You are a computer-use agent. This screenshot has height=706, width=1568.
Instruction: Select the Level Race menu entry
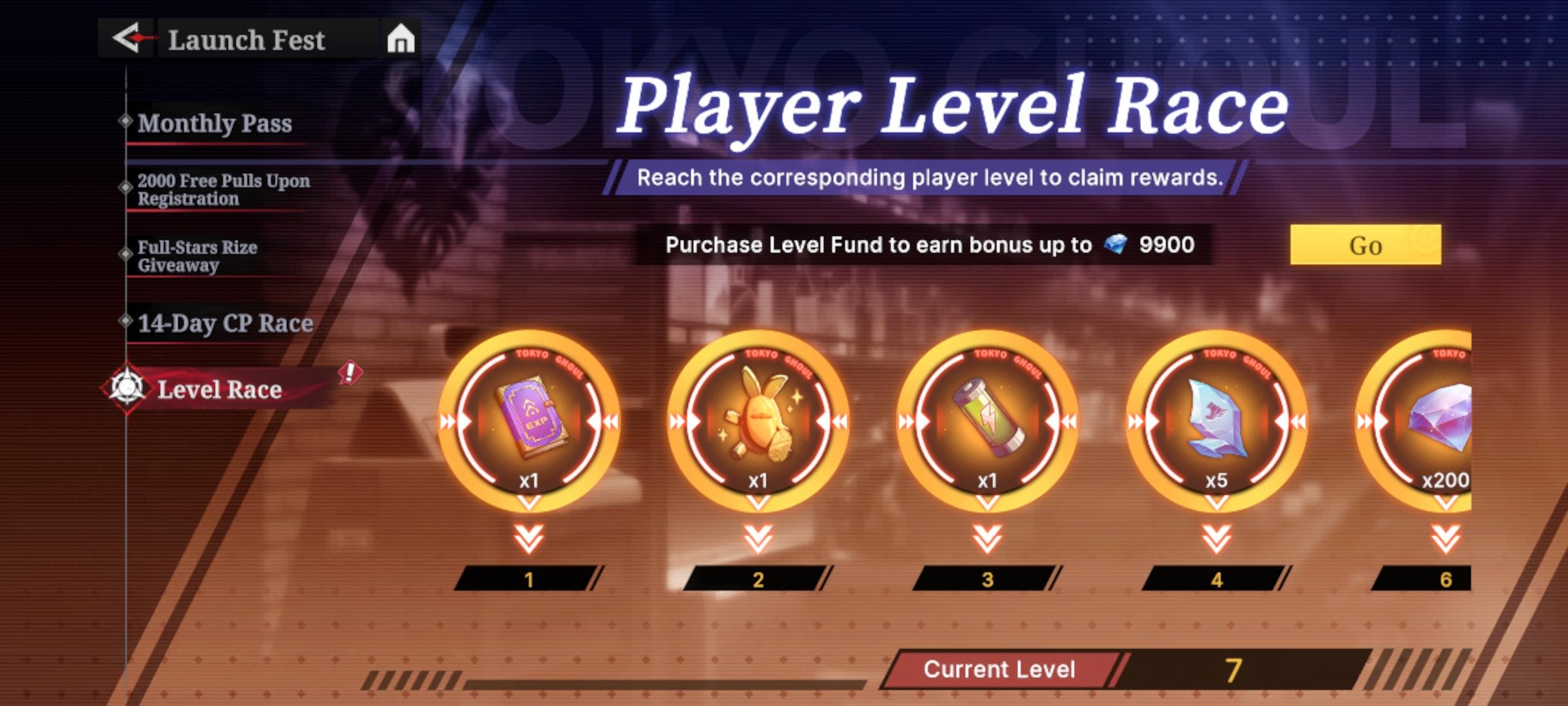[x=220, y=390]
